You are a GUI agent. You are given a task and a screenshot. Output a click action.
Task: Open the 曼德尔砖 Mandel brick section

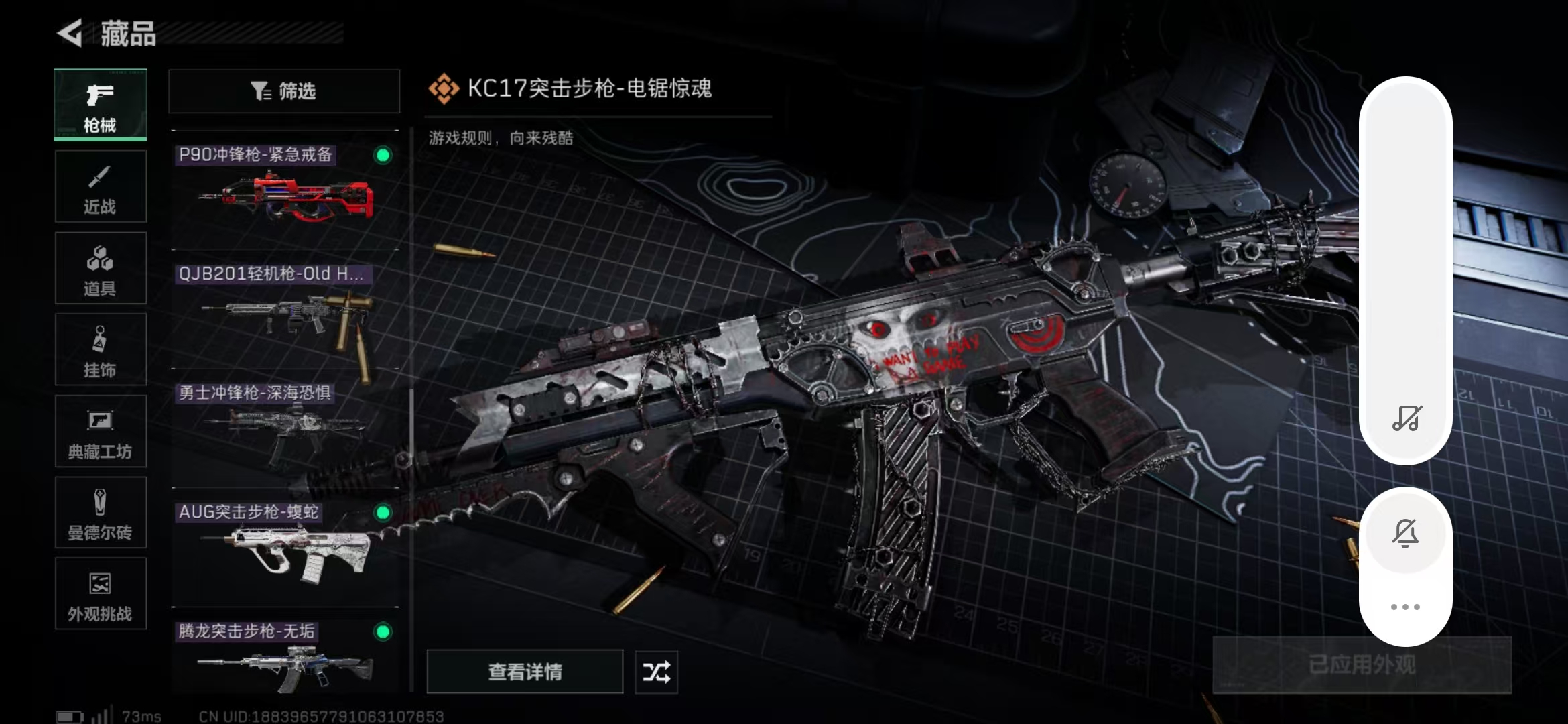pyautogui.click(x=99, y=513)
